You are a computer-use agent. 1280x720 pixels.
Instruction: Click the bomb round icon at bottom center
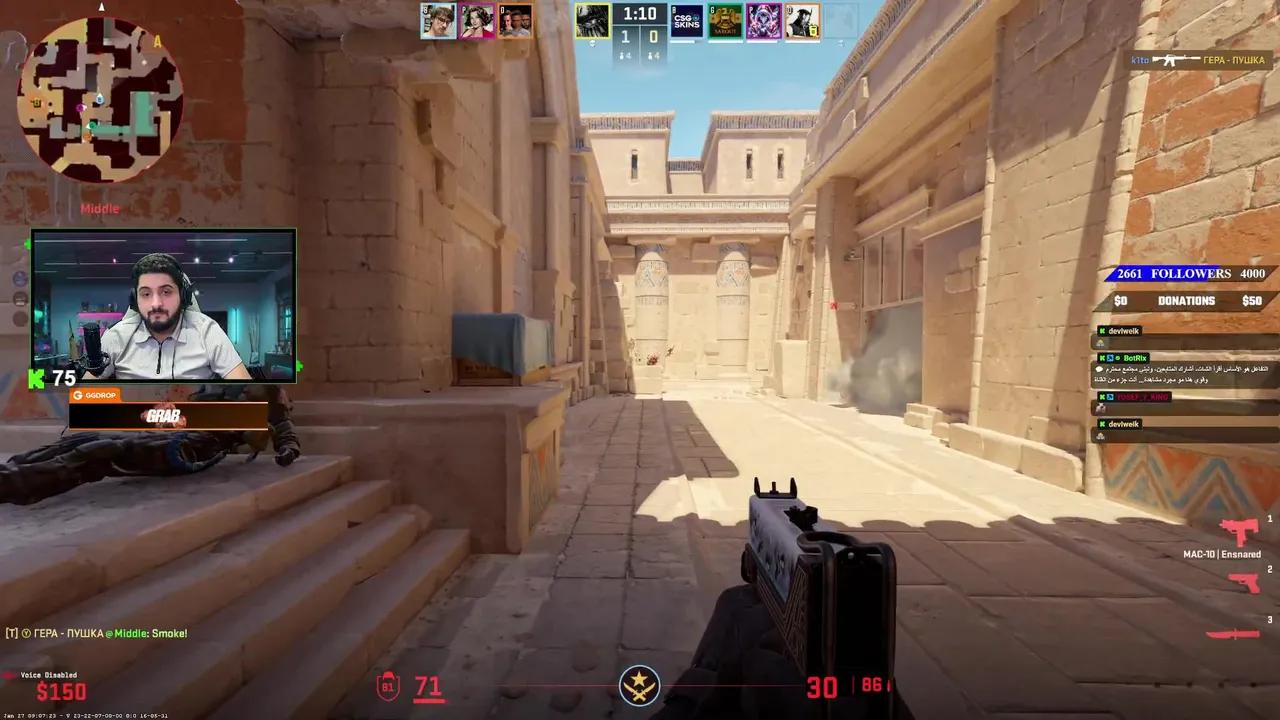[x=640, y=684]
